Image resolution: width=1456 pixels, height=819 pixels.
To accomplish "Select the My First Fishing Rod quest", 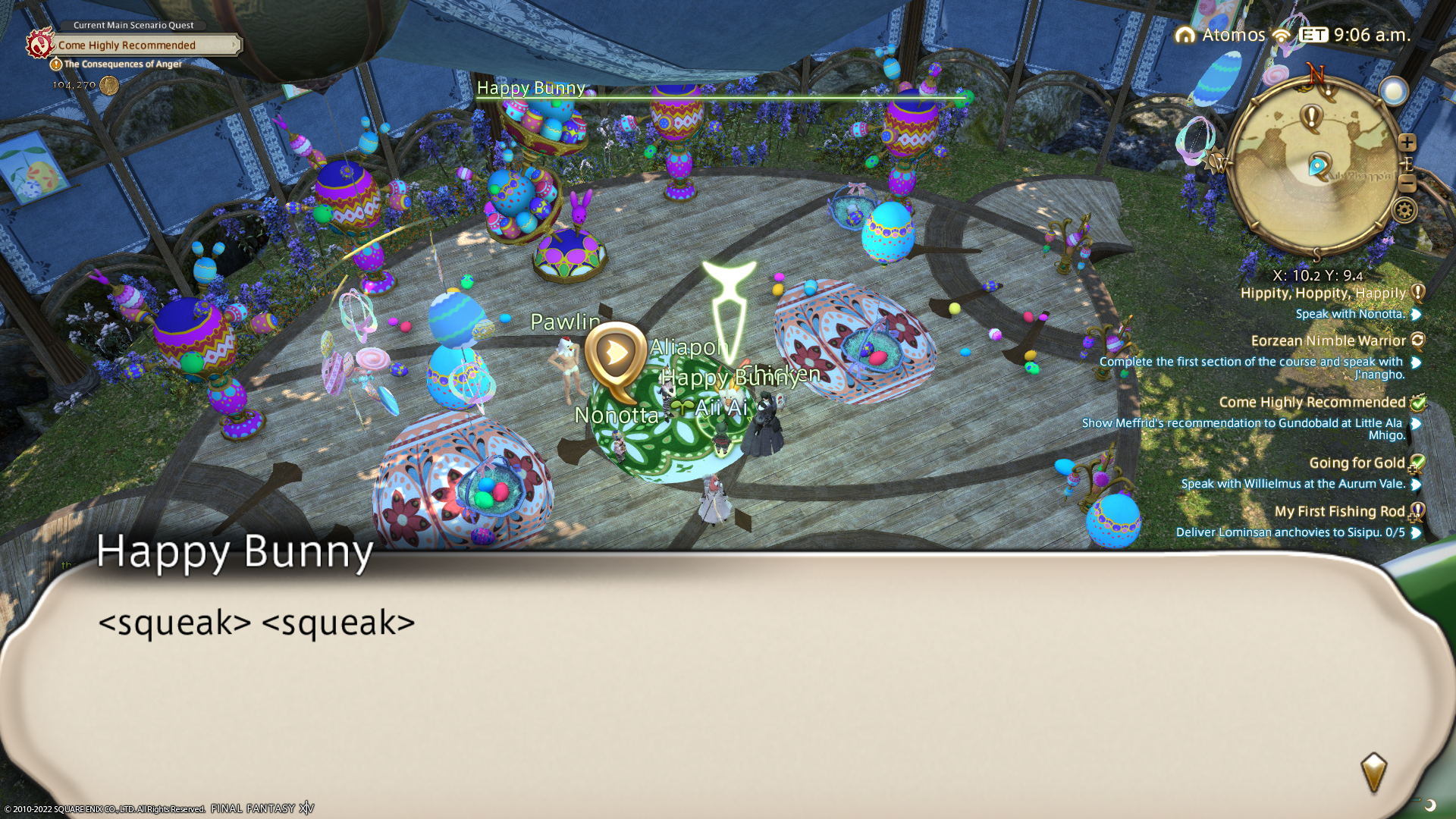I will (x=1339, y=512).
